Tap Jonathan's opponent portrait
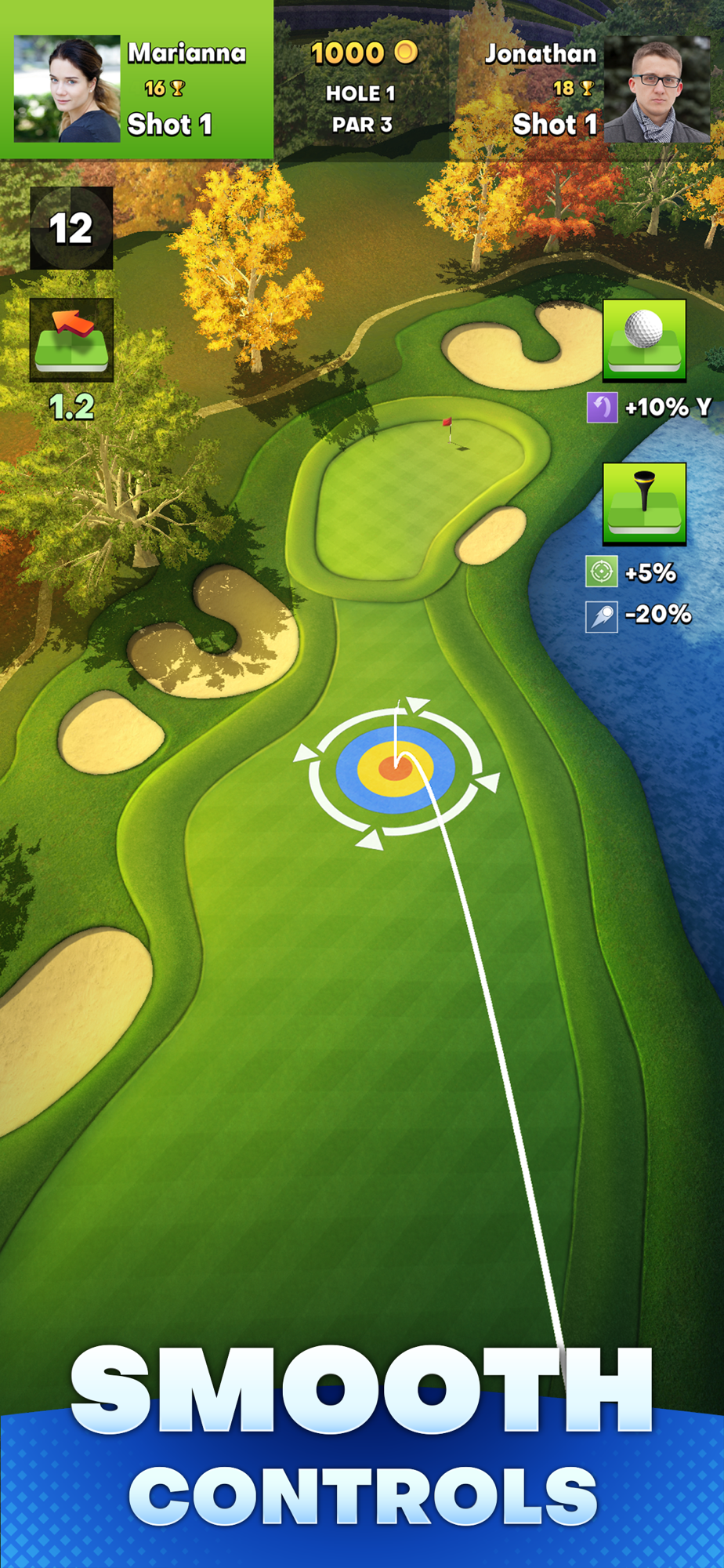724x1568 pixels. pos(657,89)
